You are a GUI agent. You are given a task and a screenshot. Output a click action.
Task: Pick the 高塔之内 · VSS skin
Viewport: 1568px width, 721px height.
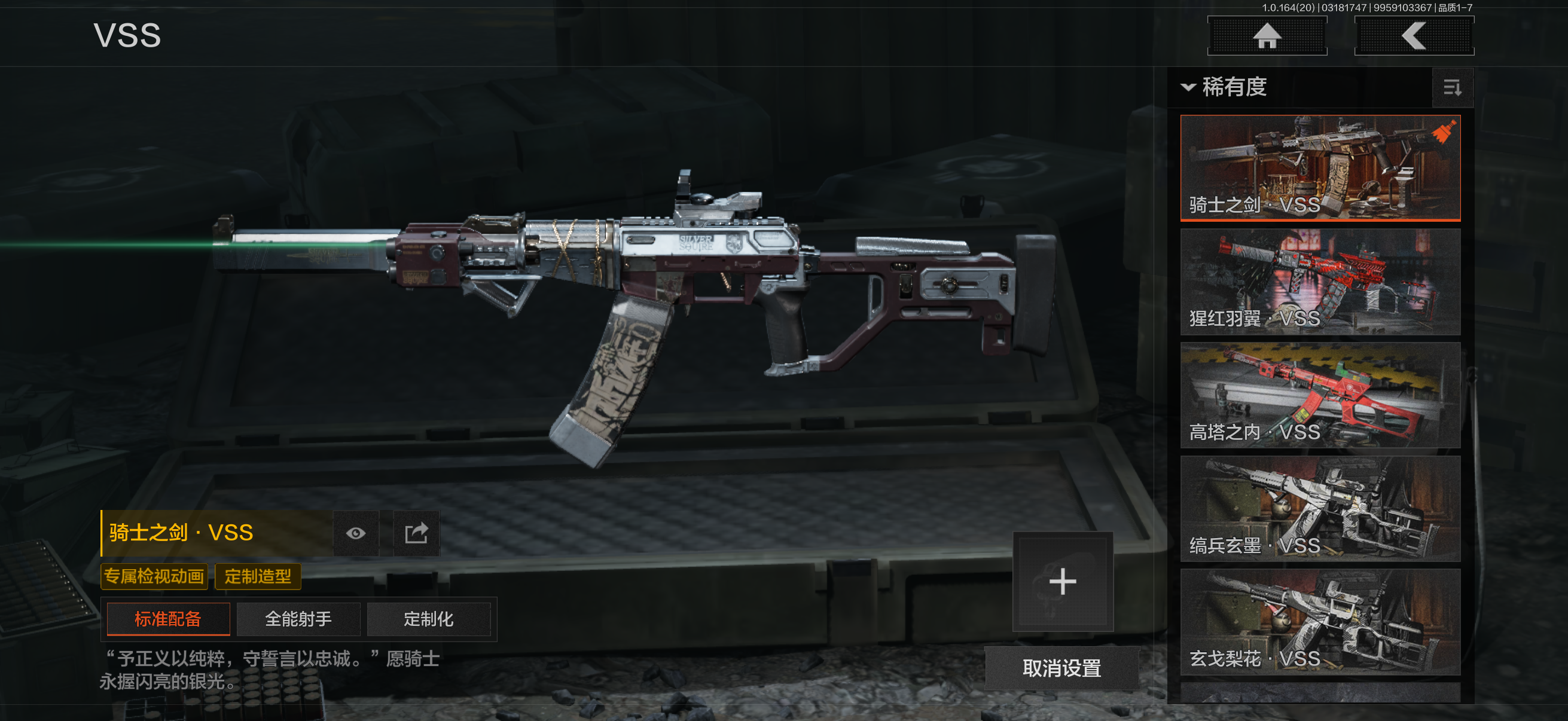coord(1320,395)
